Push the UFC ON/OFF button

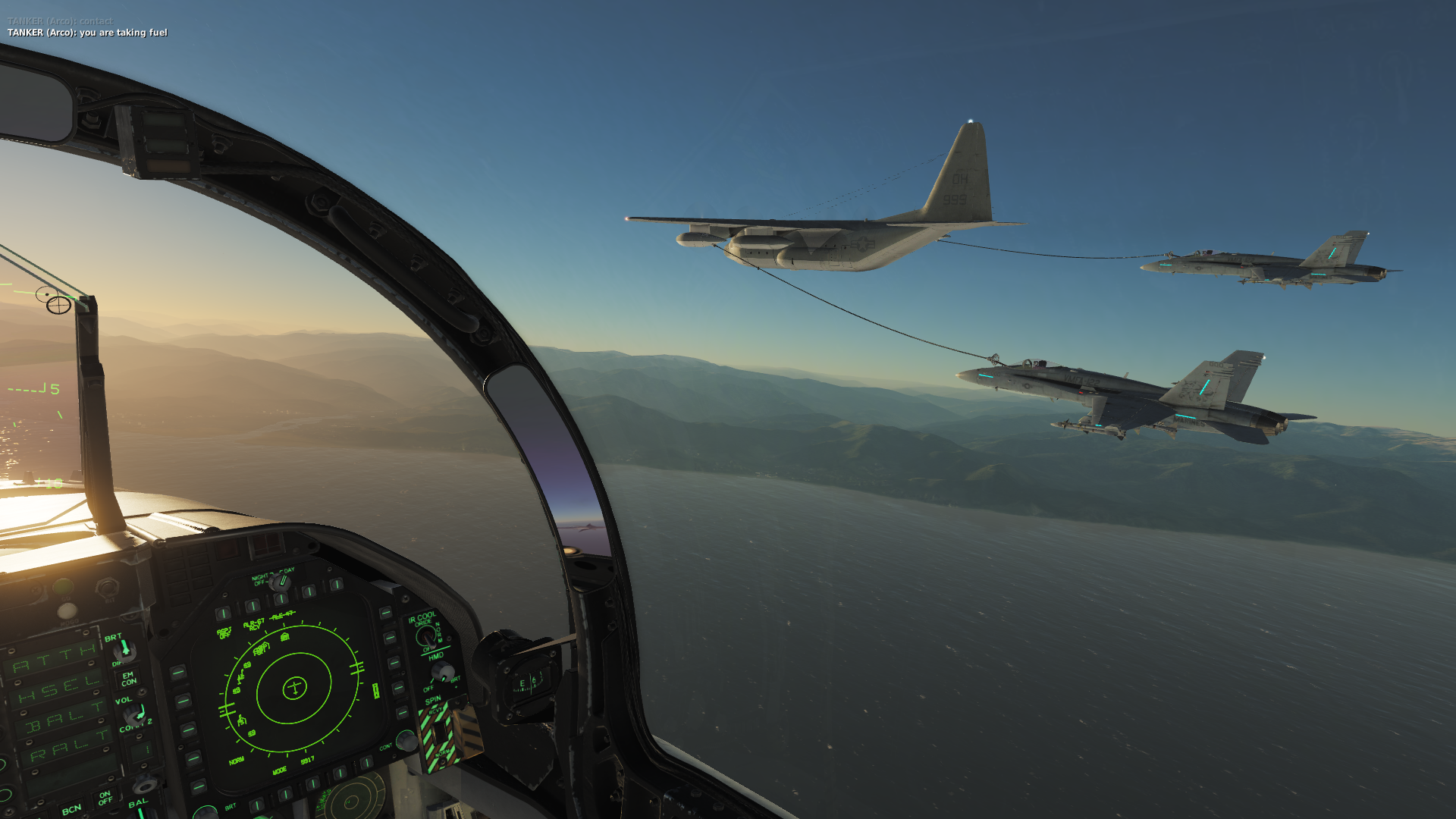(105, 798)
